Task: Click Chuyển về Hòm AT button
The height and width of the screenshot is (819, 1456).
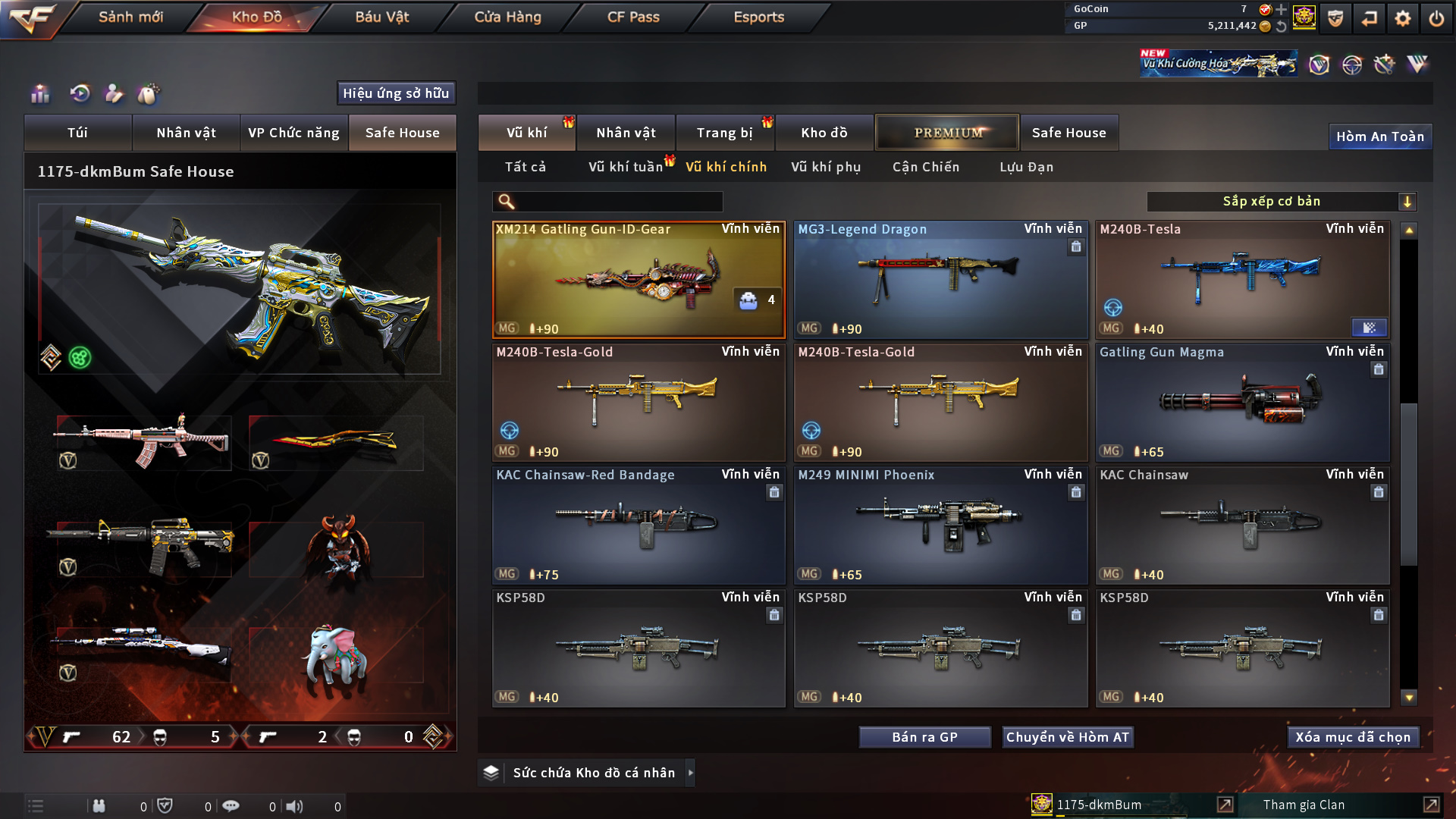Action: pos(1068,737)
